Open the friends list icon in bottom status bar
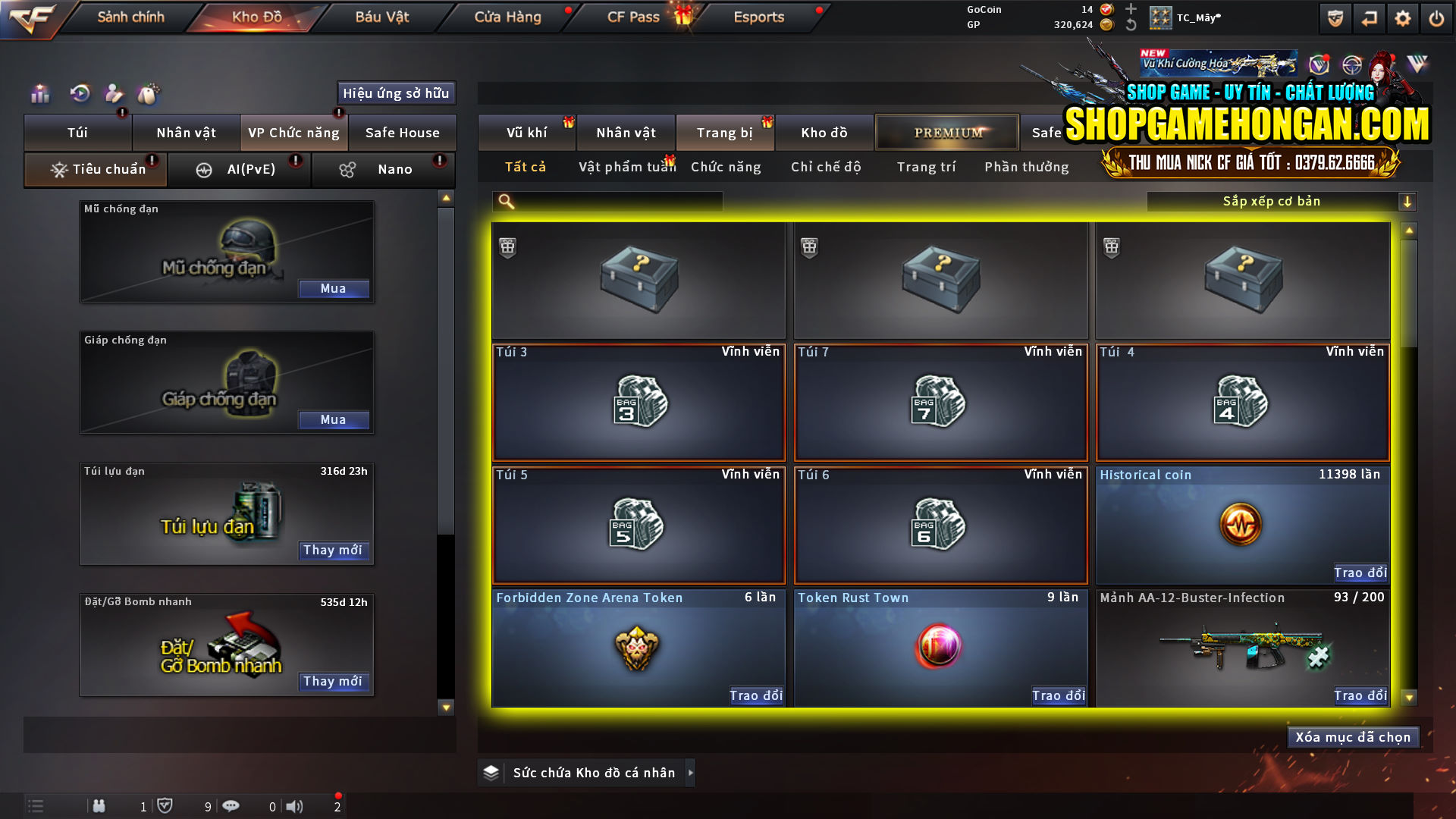The width and height of the screenshot is (1456, 819). pos(99,806)
